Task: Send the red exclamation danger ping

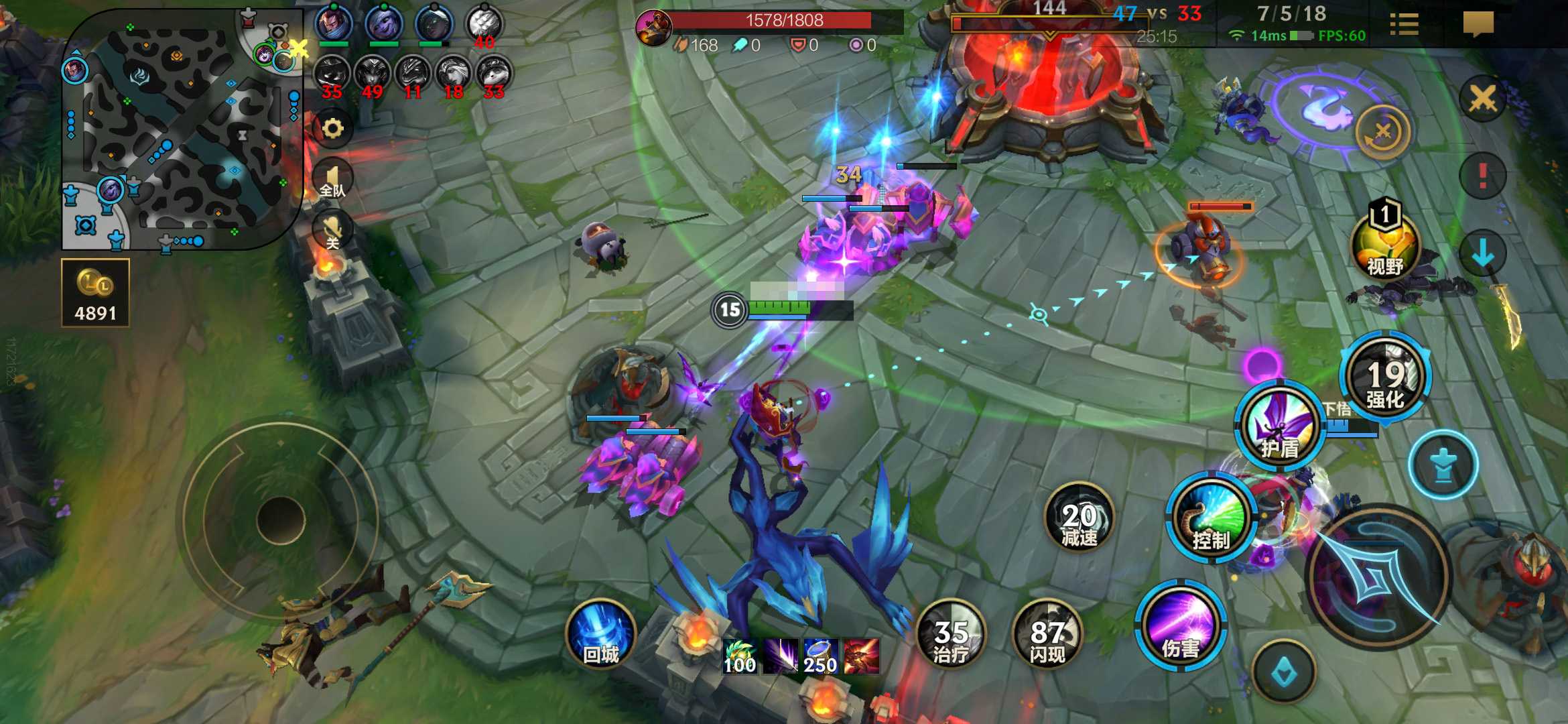Action: click(x=1482, y=176)
